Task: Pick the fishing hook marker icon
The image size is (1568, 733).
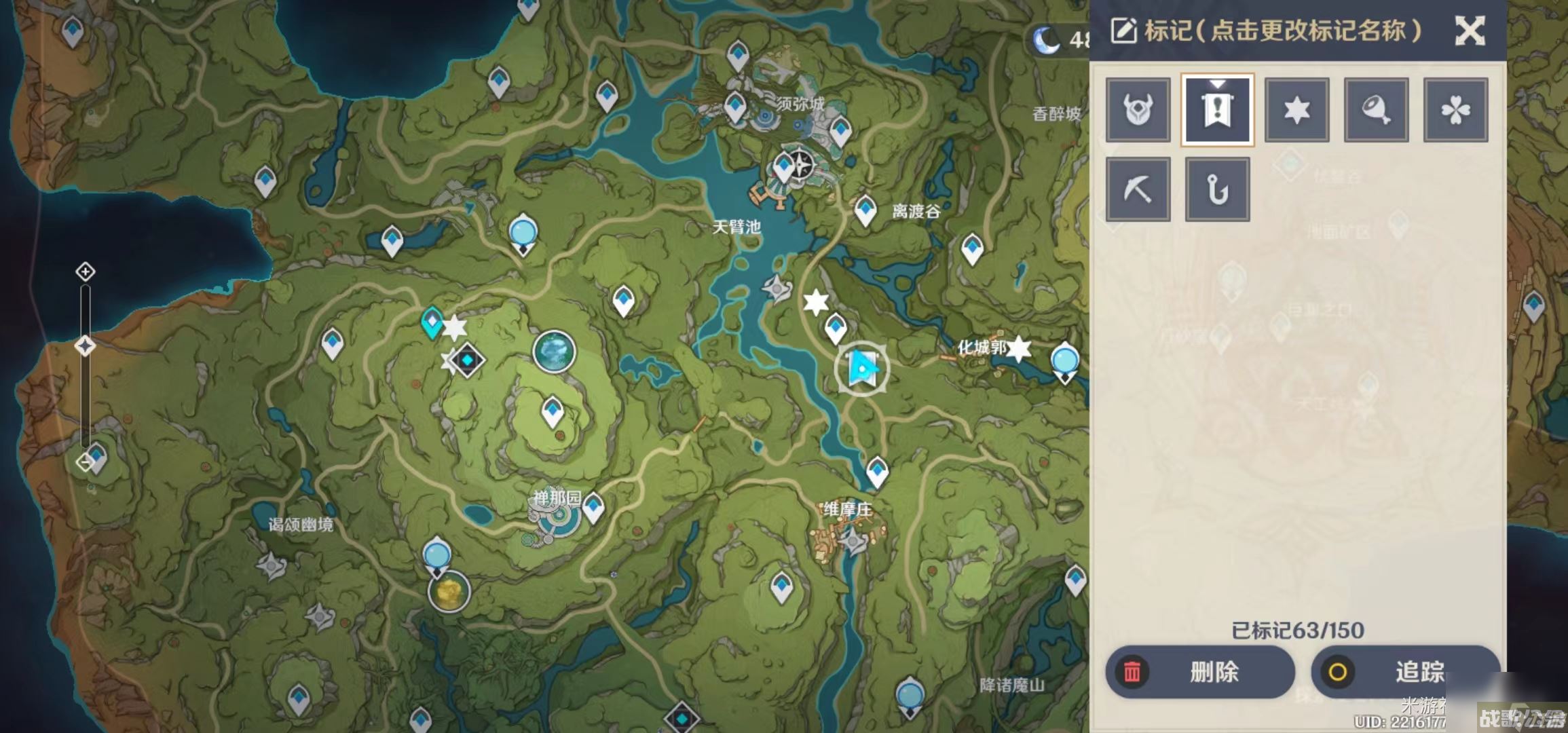Action: point(1217,189)
